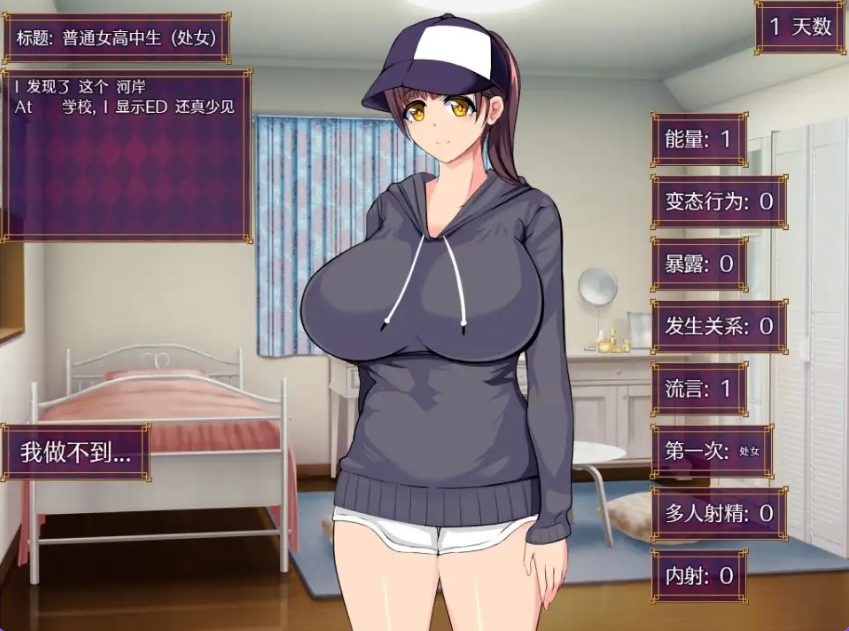Viewport: 849px width, 631px height.
Task: Choose the "我做不到..." option
Action: [75, 452]
